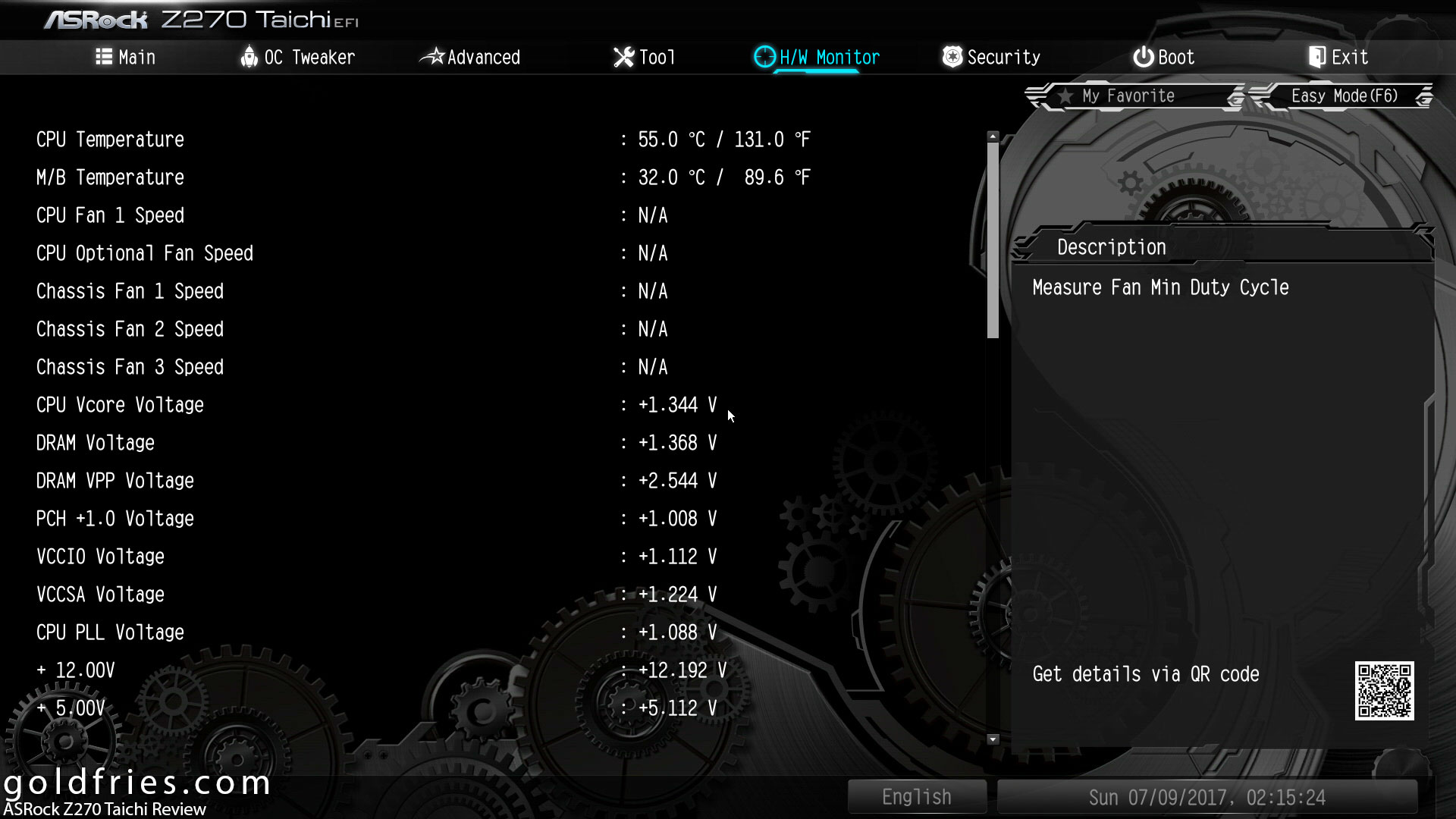Viewport: 1456px width, 819px height.
Task: Go to the Advanced tab
Action: [471, 58]
